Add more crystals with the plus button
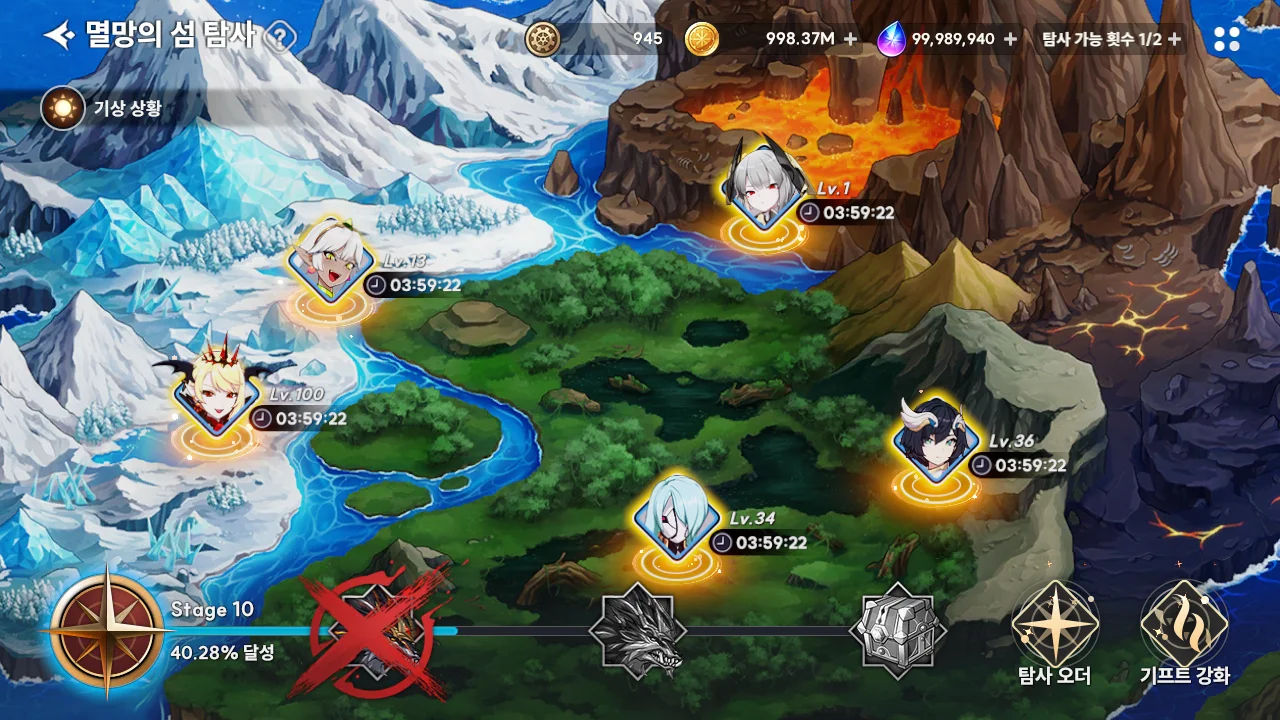 tap(1010, 39)
